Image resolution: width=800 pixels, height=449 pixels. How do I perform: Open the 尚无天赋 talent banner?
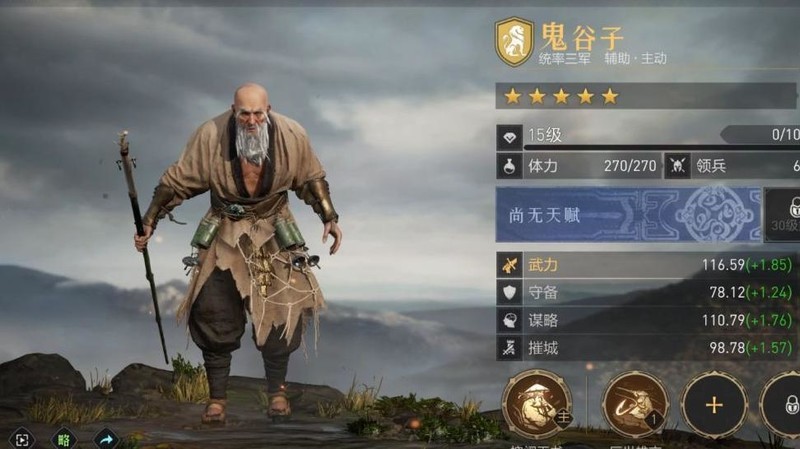627,214
